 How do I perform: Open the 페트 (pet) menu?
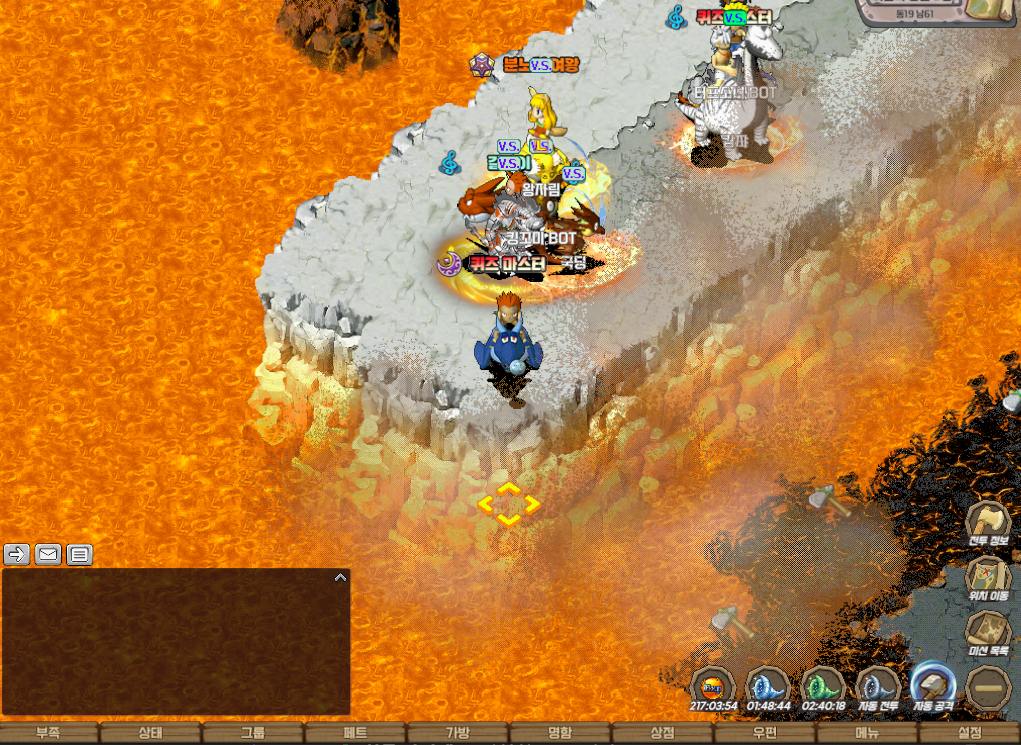pos(356,733)
